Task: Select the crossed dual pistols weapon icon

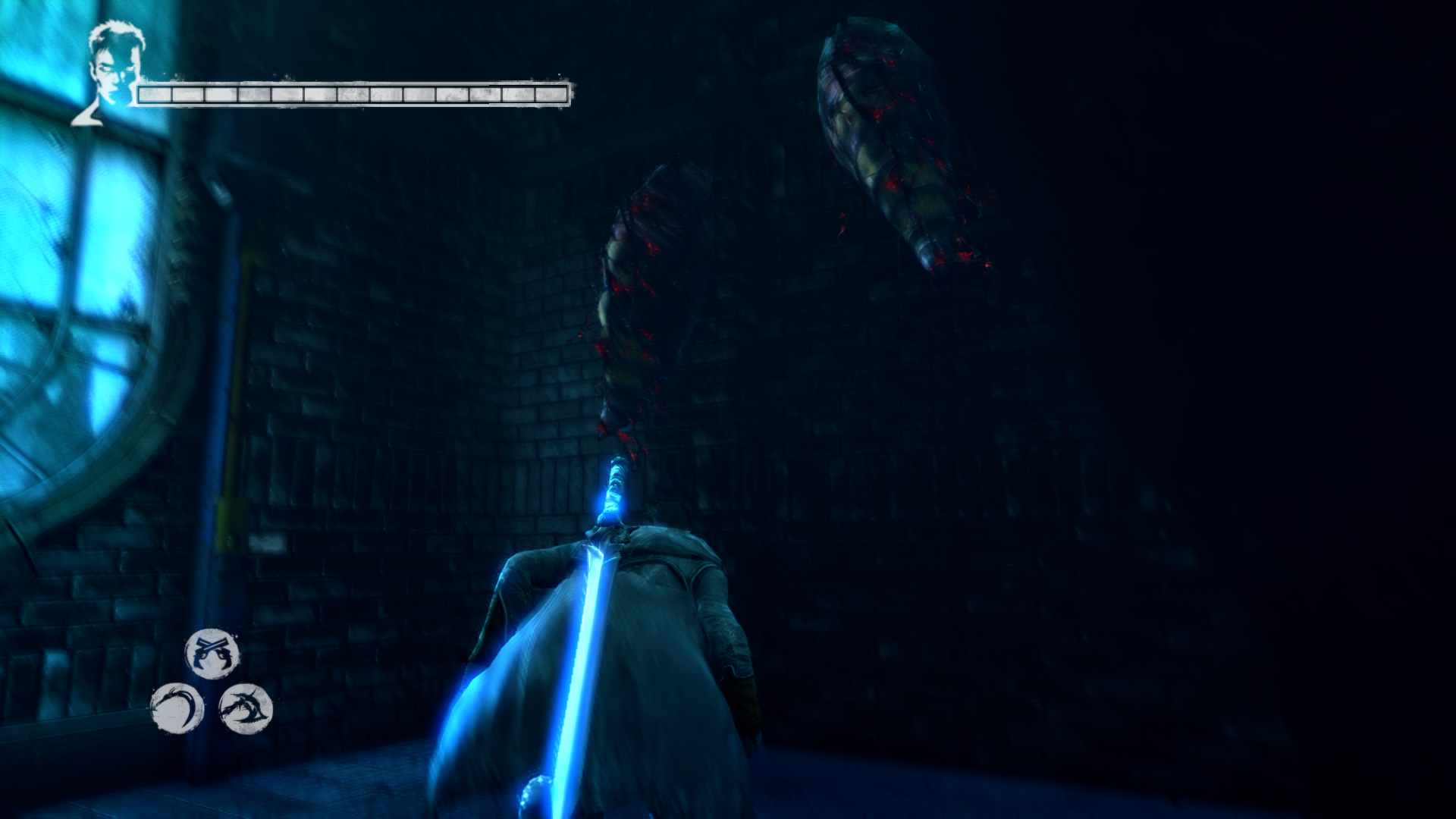Action: (x=212, y=654)
